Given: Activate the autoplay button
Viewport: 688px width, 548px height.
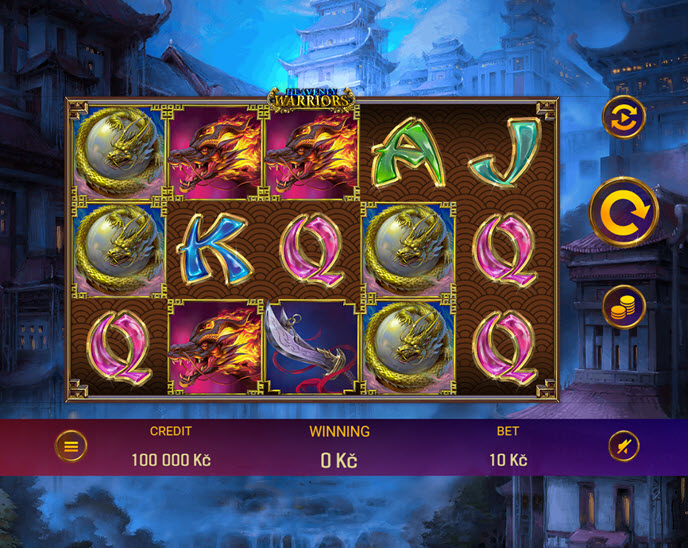Looking at the screenshot, I should (623, 118).
